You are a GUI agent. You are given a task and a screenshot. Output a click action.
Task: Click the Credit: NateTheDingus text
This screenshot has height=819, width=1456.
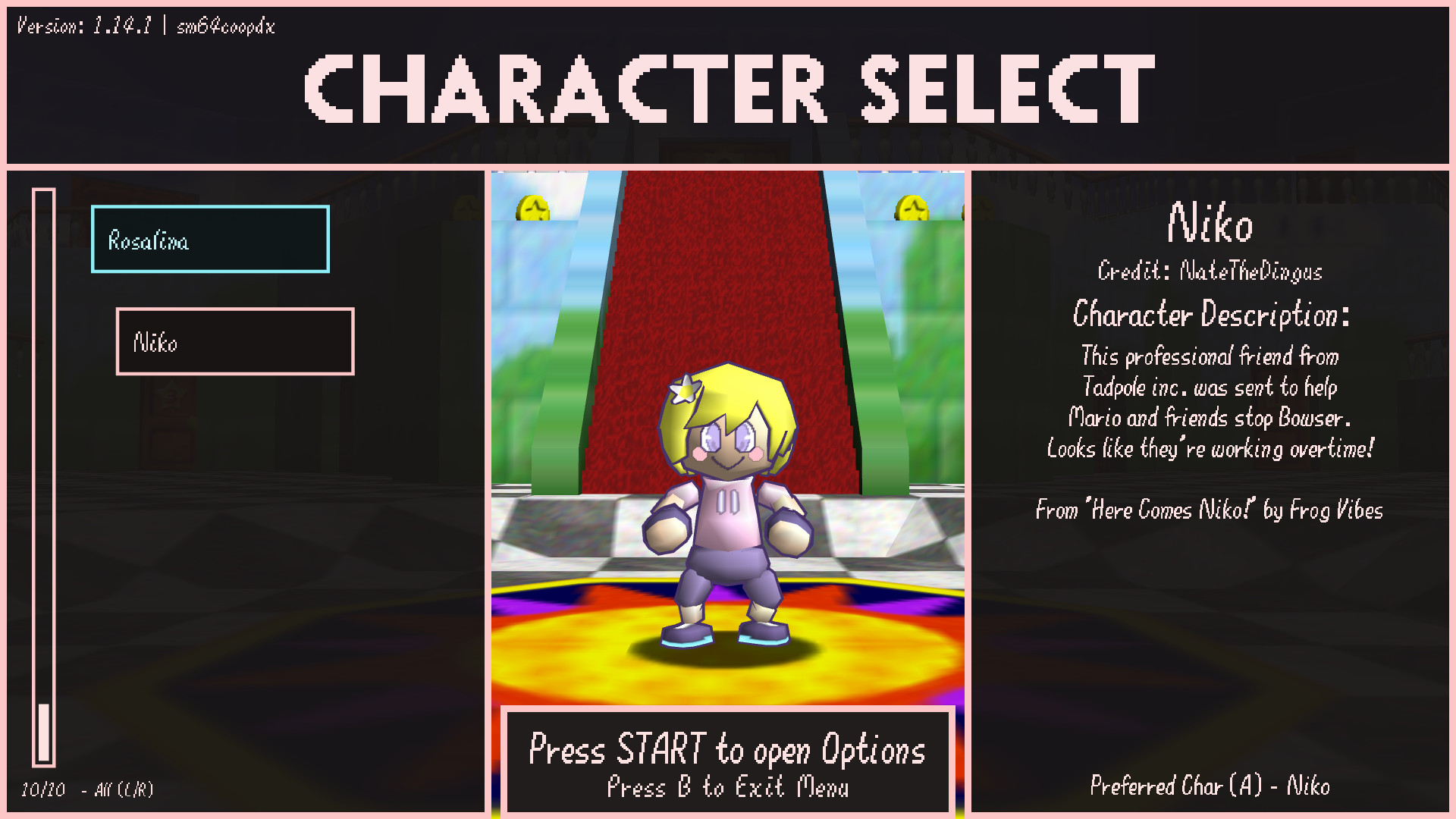click(1210, 271)
